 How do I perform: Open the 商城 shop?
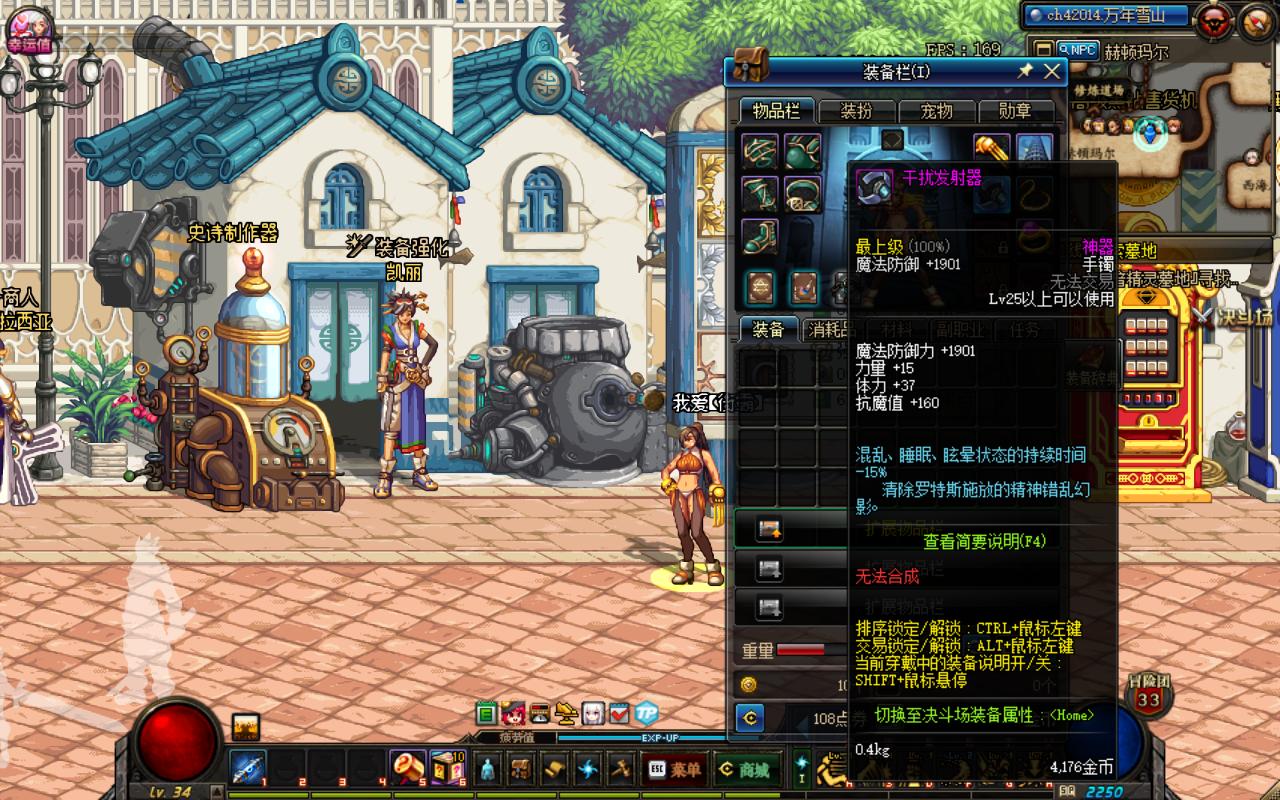coord(745,769)
